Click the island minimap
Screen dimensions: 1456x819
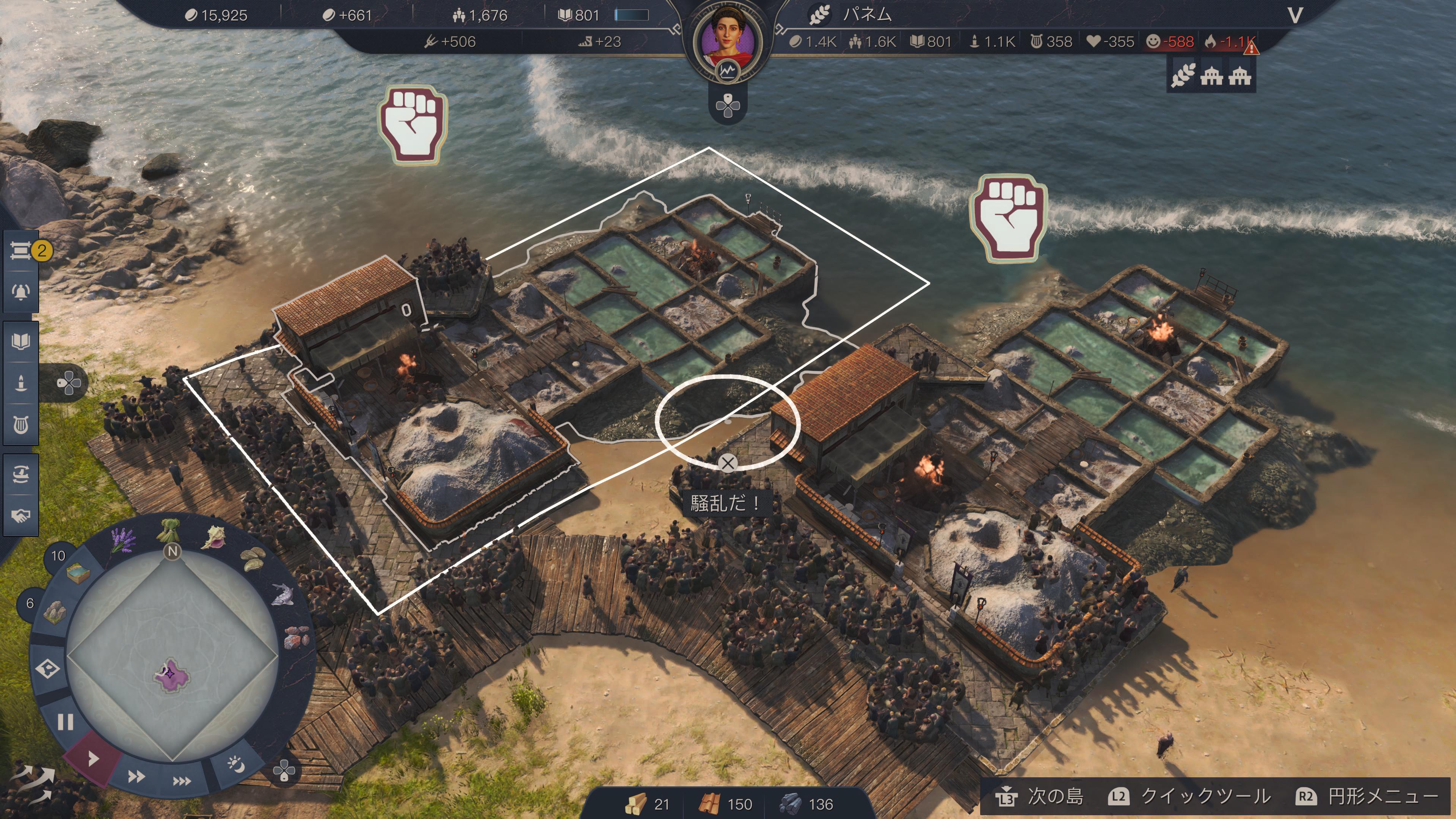171,656
